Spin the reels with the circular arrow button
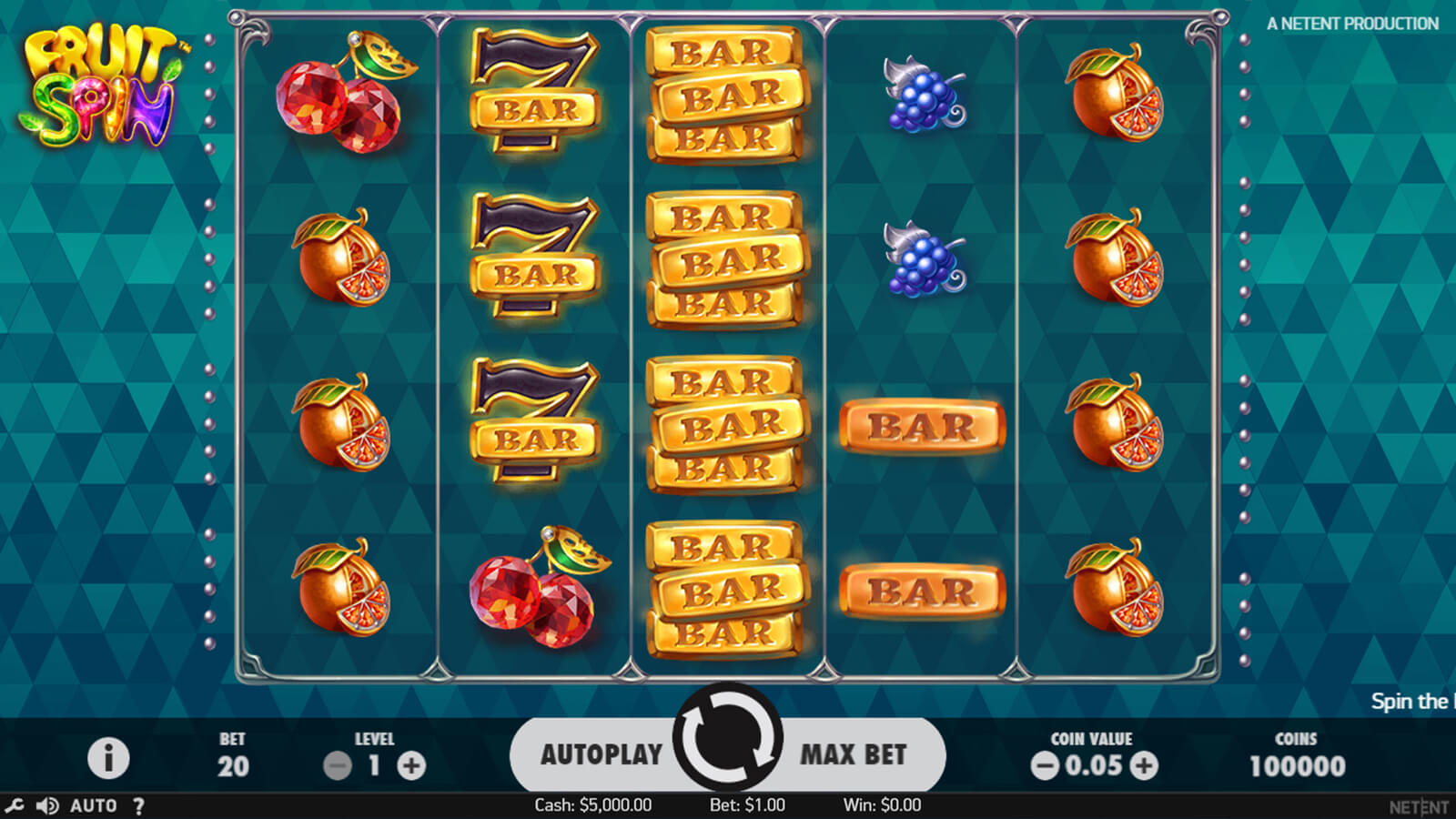The image size is (1456, 819). tap(727, 737)
